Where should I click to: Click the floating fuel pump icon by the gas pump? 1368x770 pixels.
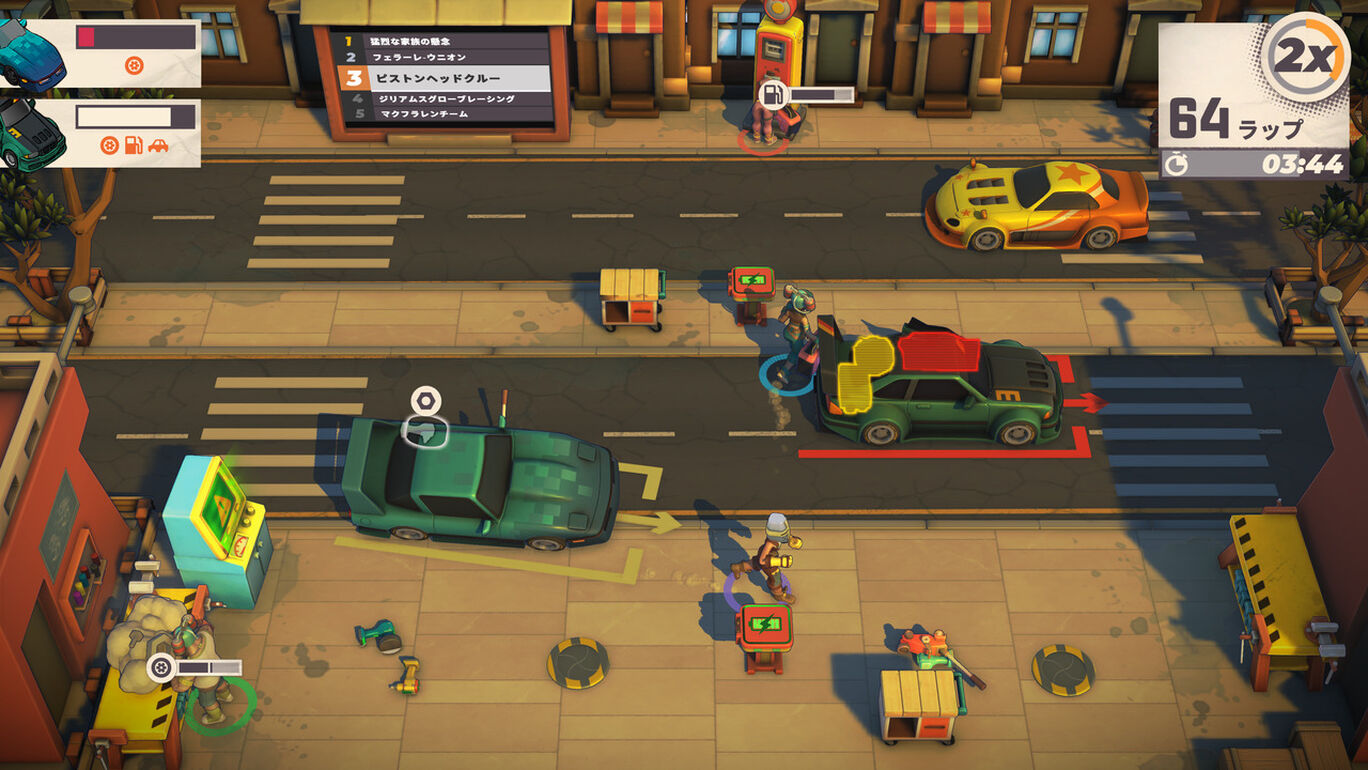click(773, 95)
